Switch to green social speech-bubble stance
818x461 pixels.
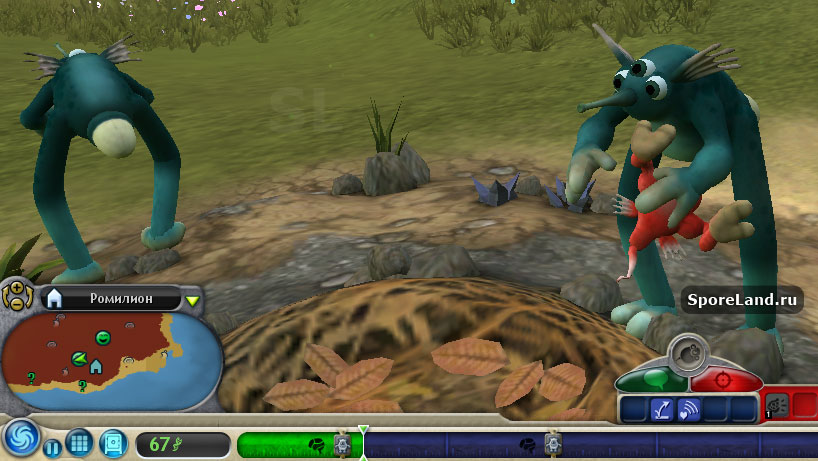click(651, 380)
